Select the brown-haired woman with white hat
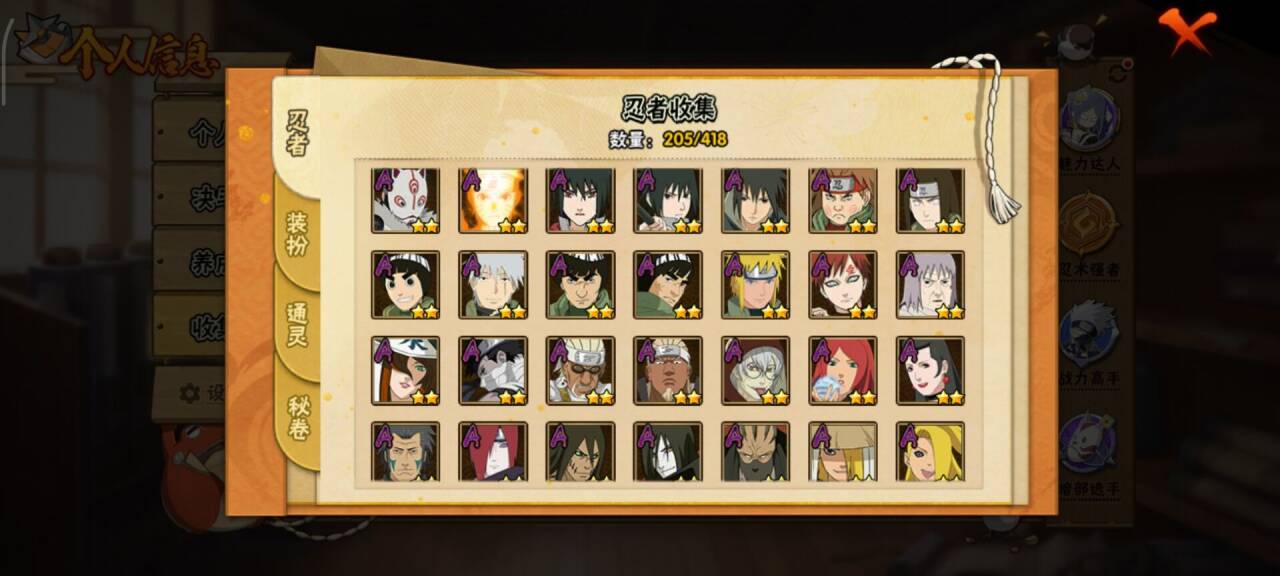Image resolution: width=1280 pixels, height=576 pixels. (405, 370)
